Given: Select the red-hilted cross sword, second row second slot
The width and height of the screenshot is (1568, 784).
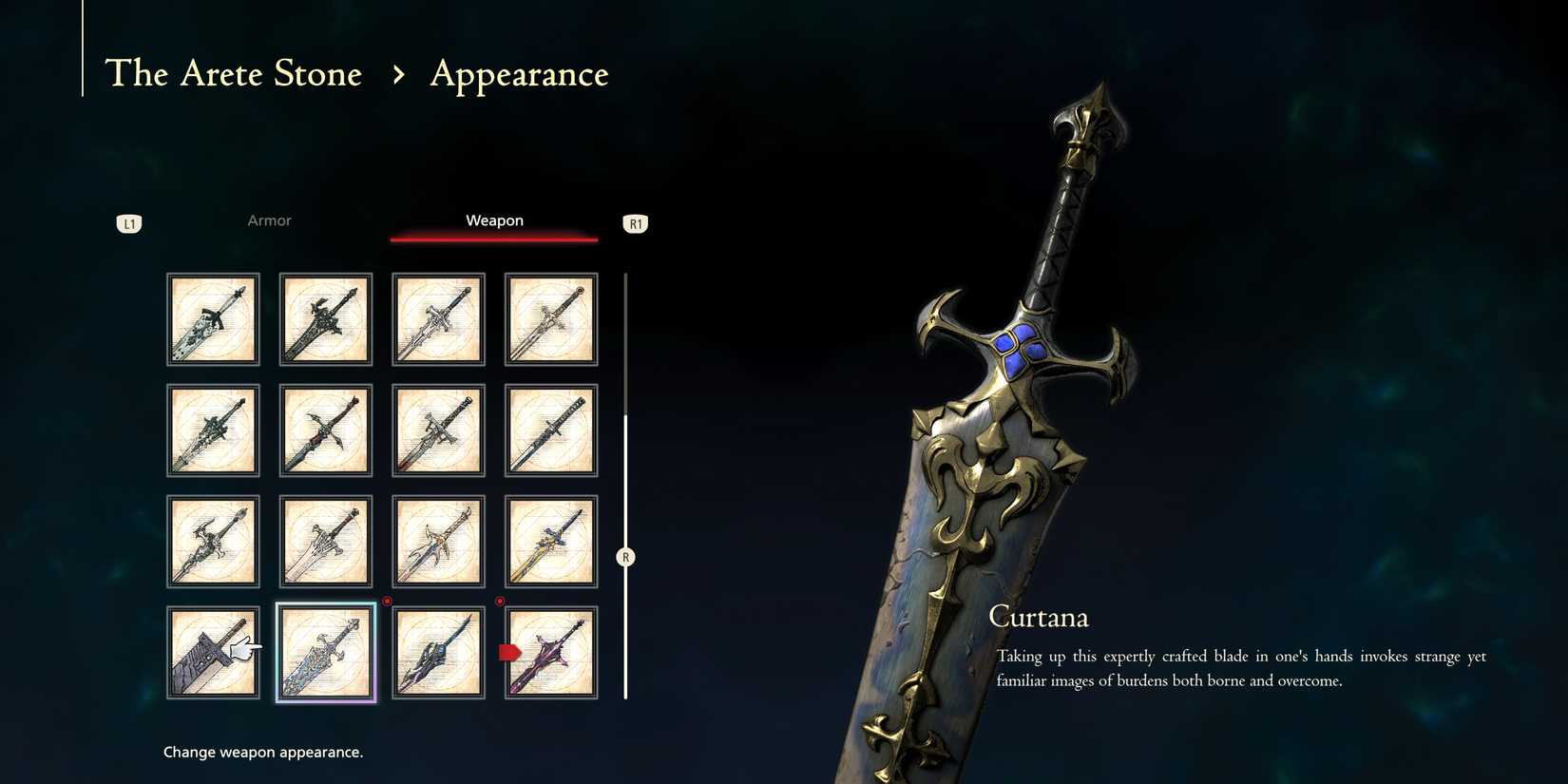Looking at the screenshot, I should (x=325, y=430).
